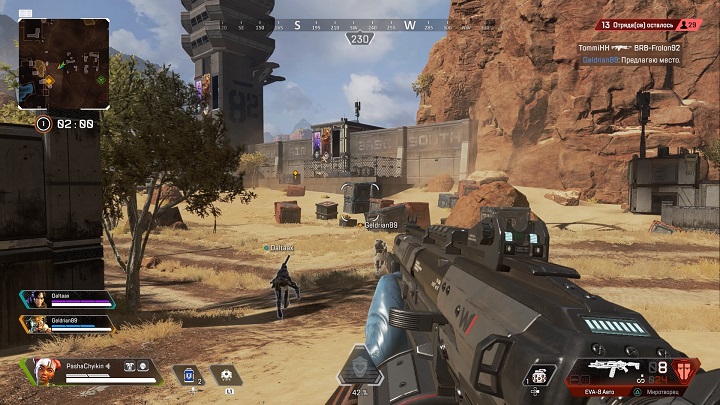Viewport: 720px width, 405px height.
Task: Select teammate Geldrian89's squad card
Action: point(67,323)
